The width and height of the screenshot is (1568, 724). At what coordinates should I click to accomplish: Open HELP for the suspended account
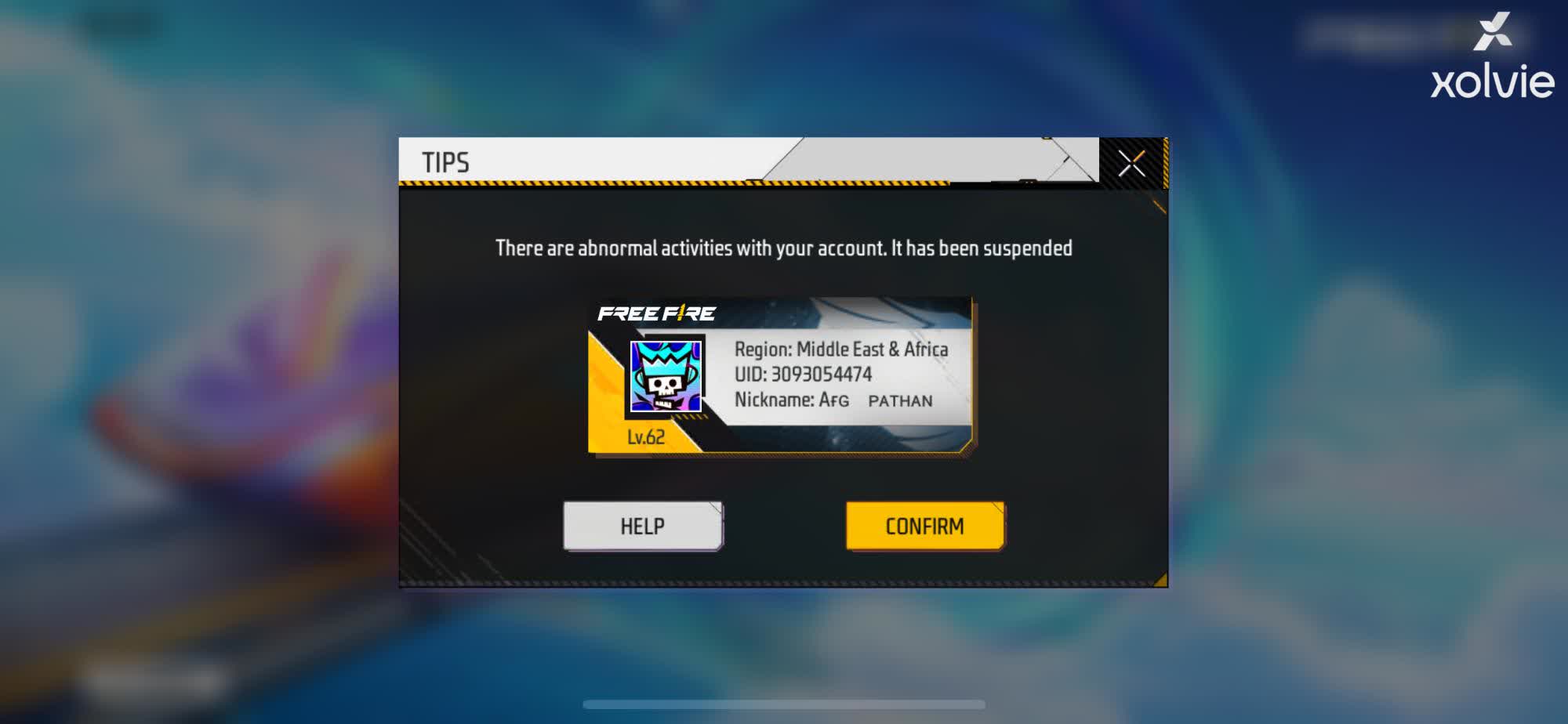(x=642, y=526)
